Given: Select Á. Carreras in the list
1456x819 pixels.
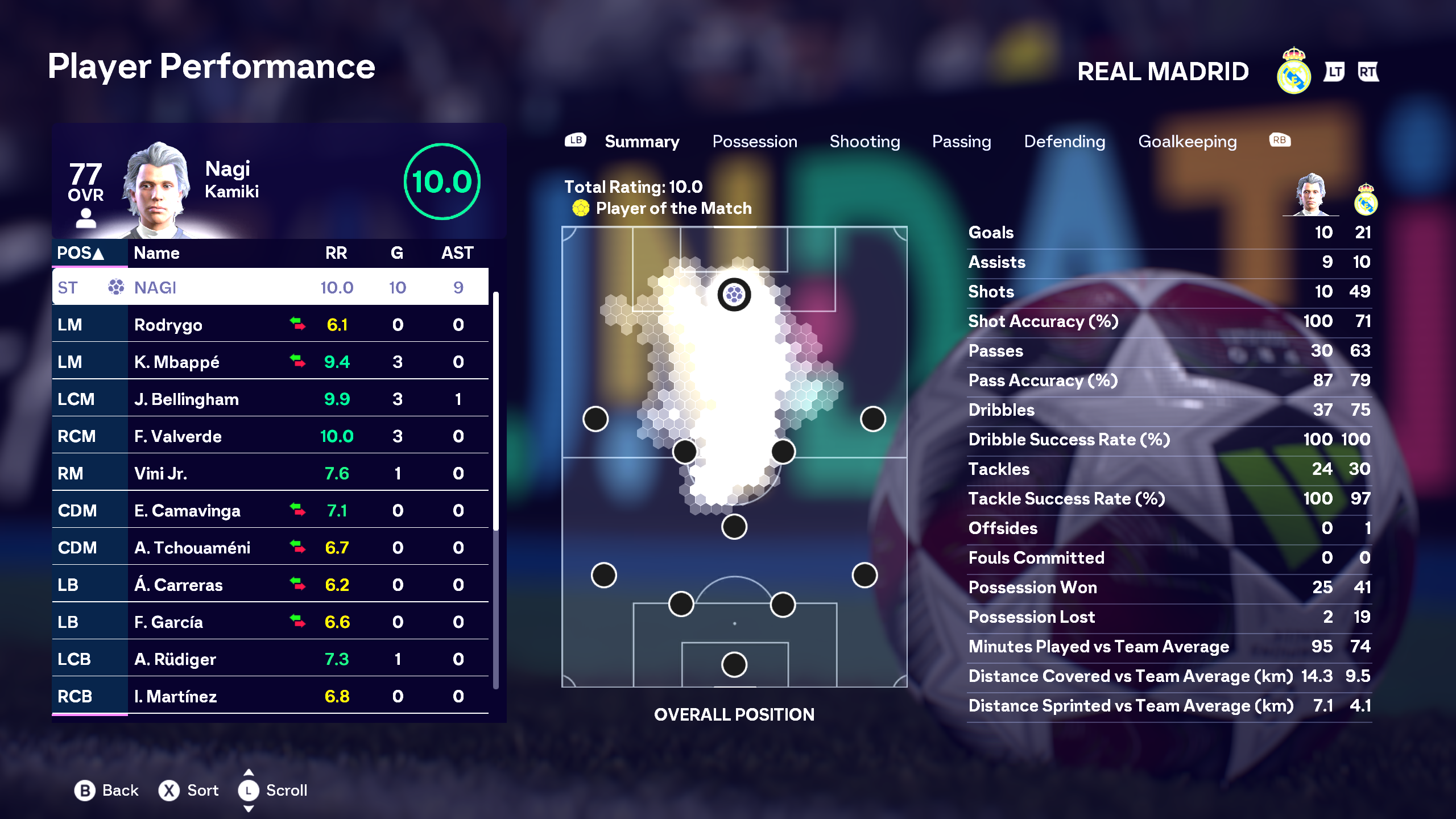Looking at the screenshot, I should [270, 585].
